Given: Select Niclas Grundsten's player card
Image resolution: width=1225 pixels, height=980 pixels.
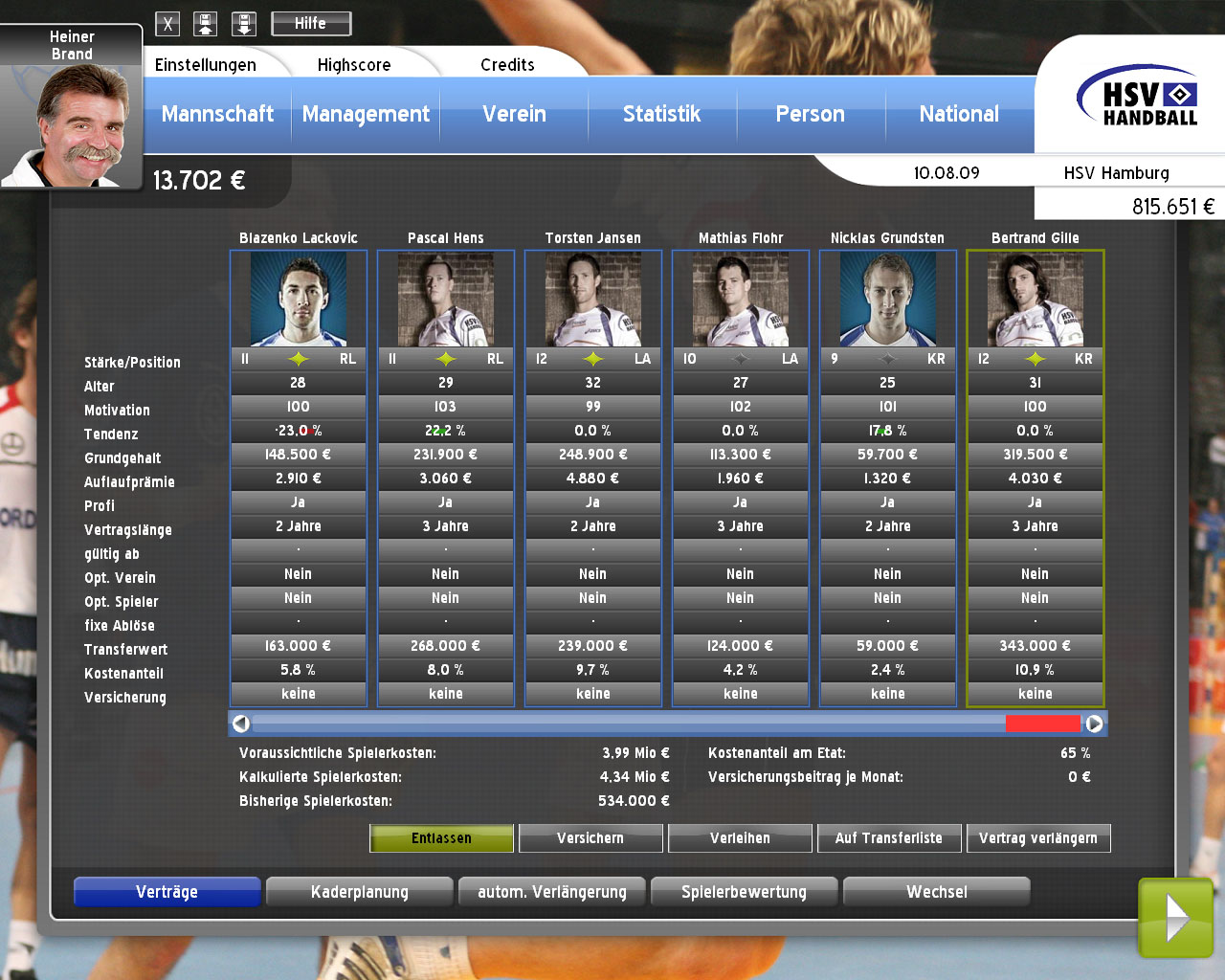Looking at the screenshot, I should coord(888,299).
